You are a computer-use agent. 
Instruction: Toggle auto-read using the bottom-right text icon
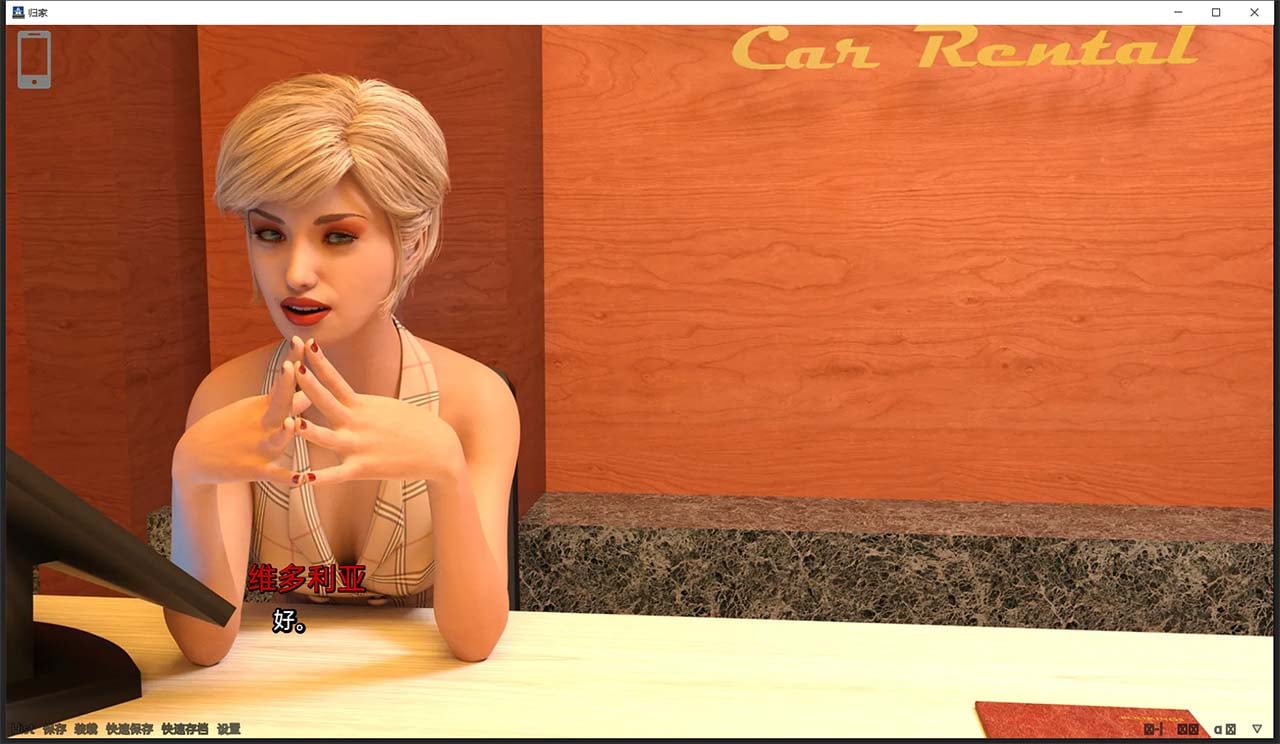coord(1218,730)
